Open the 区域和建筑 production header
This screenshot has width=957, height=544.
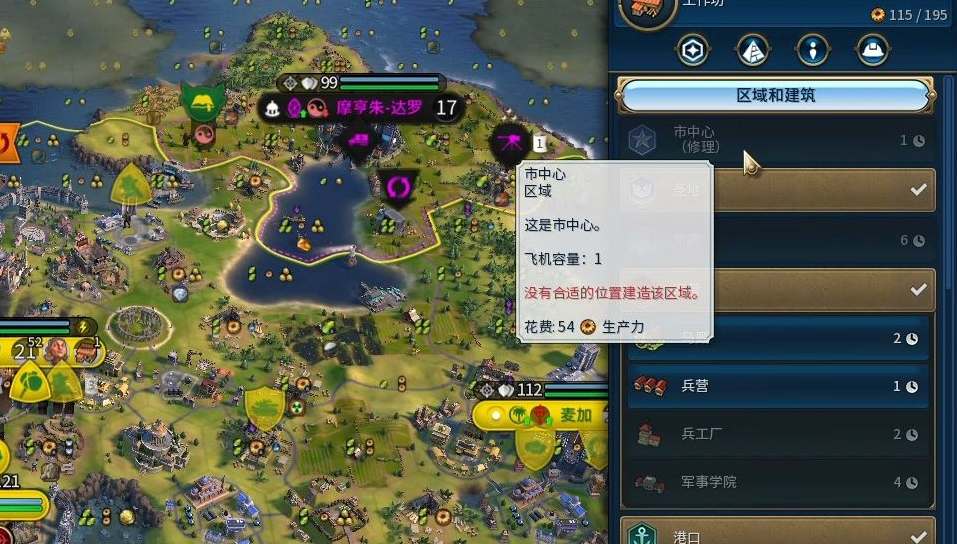point(776,96)
